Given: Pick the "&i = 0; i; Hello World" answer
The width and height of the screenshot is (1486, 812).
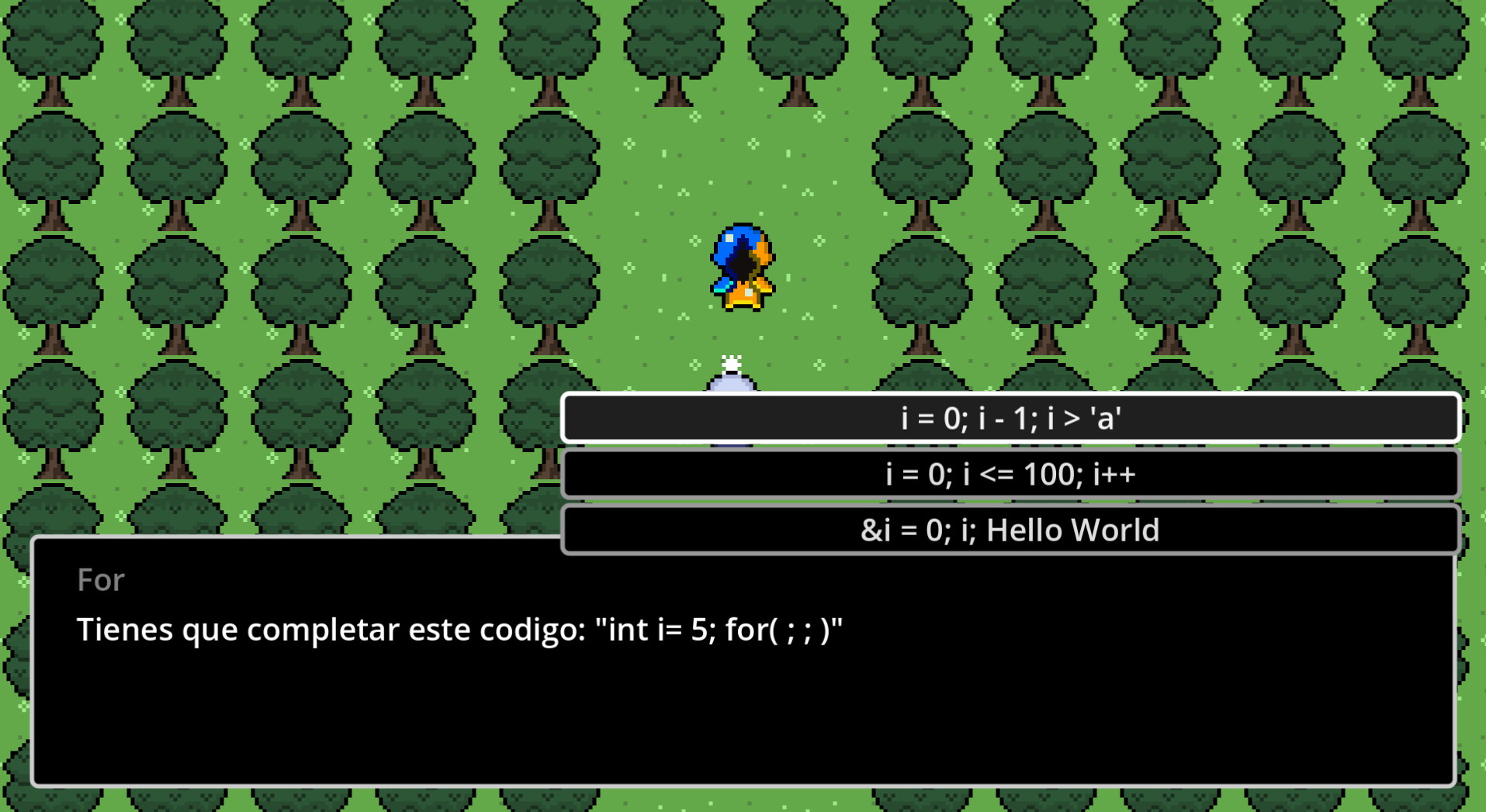Looking at the screenshot, I should tap(1010, 530).
